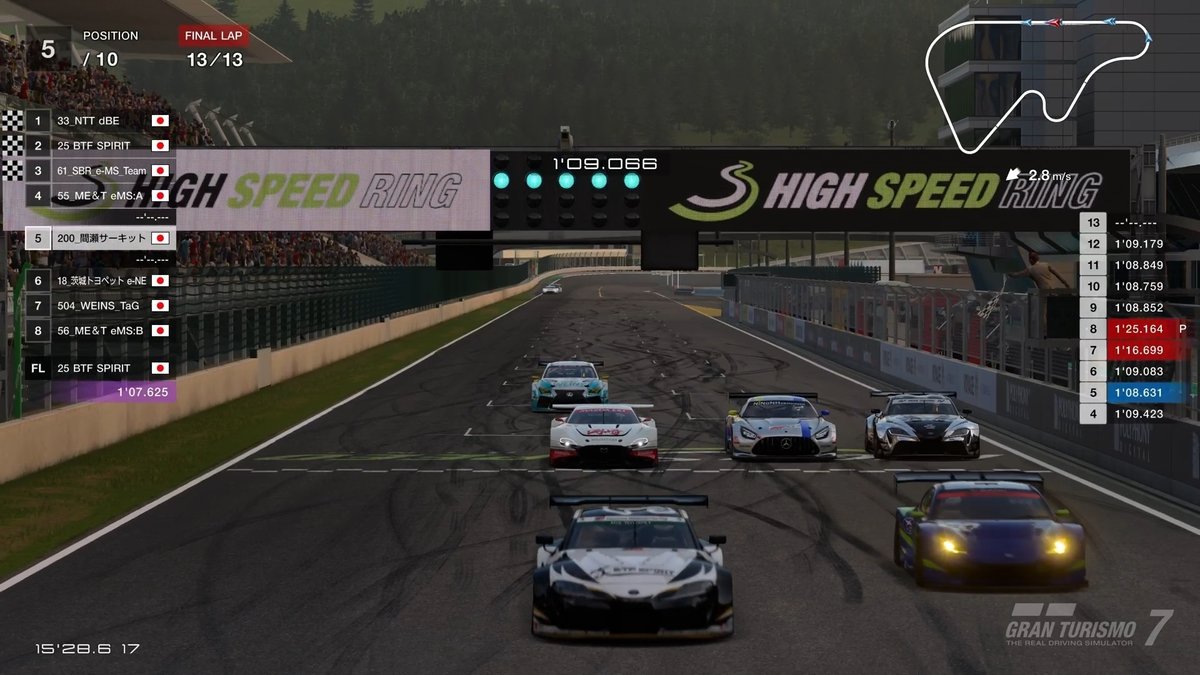Select 504_WEINS_TaG in the leaderboard

coord(100,306)
